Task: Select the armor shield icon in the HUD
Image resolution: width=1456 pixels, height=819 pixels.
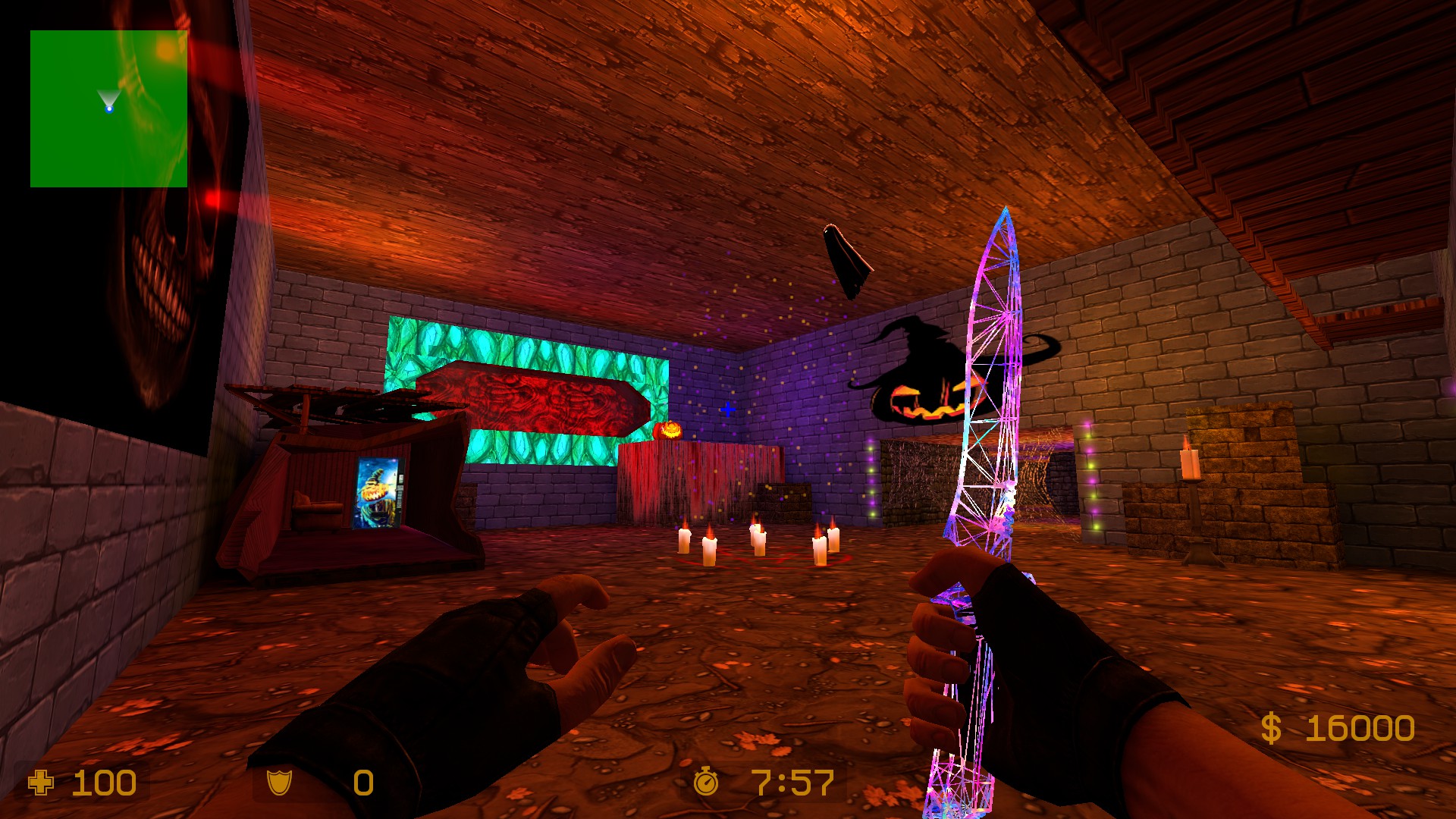Action: (281, 783)
